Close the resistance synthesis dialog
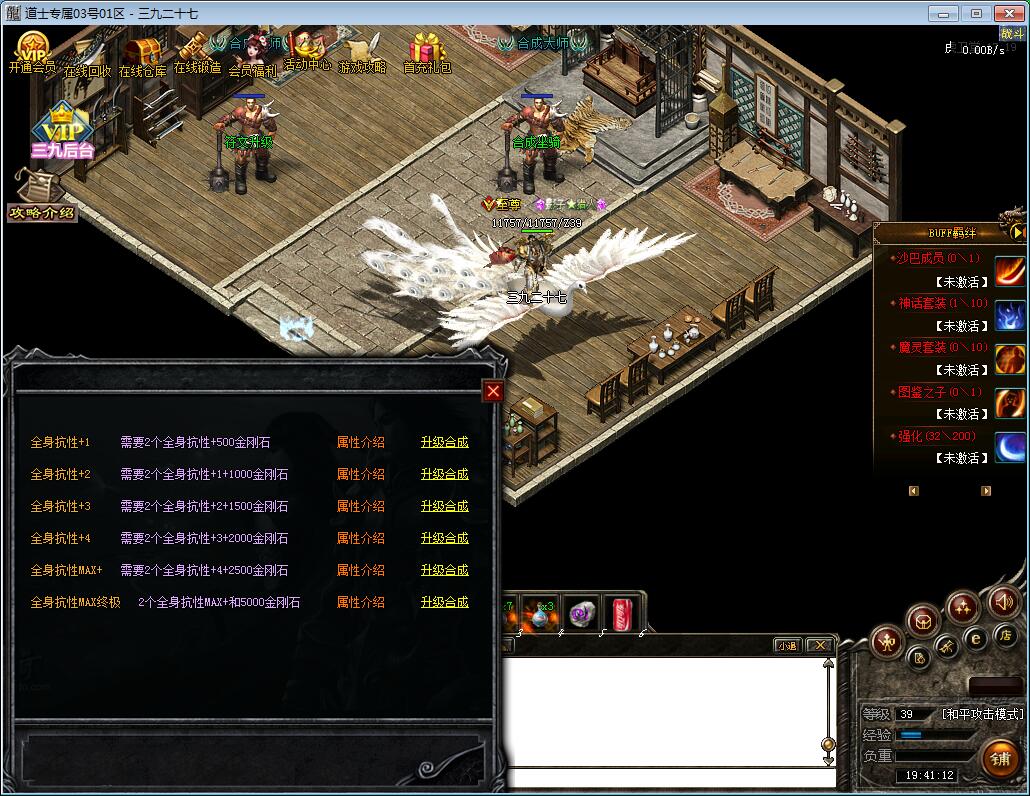The height and width of the screenshot is (796, 1030). pos(492,392)
